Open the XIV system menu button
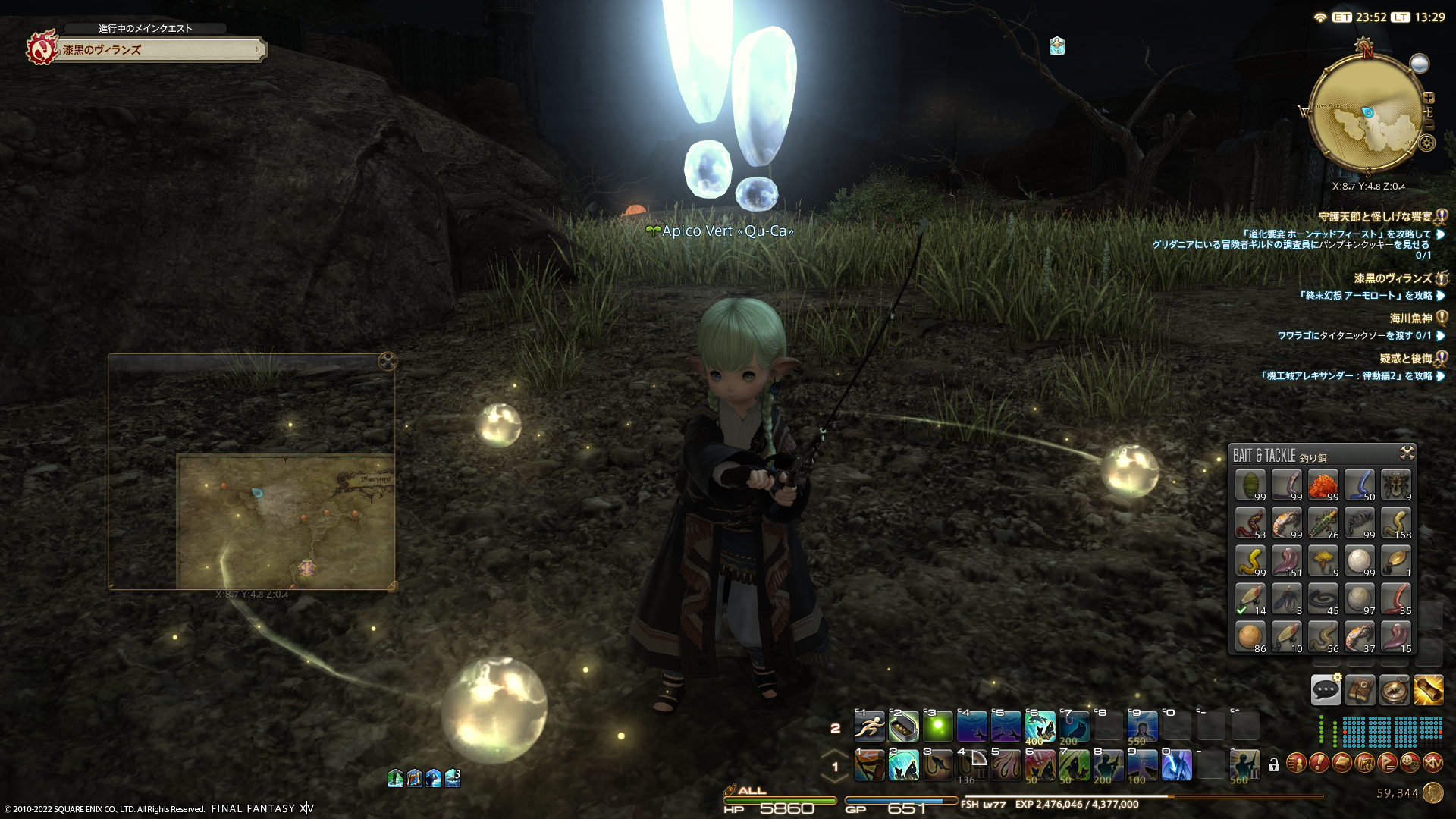The width and height of the screenshot is (1456, 819). point(1432,762)
